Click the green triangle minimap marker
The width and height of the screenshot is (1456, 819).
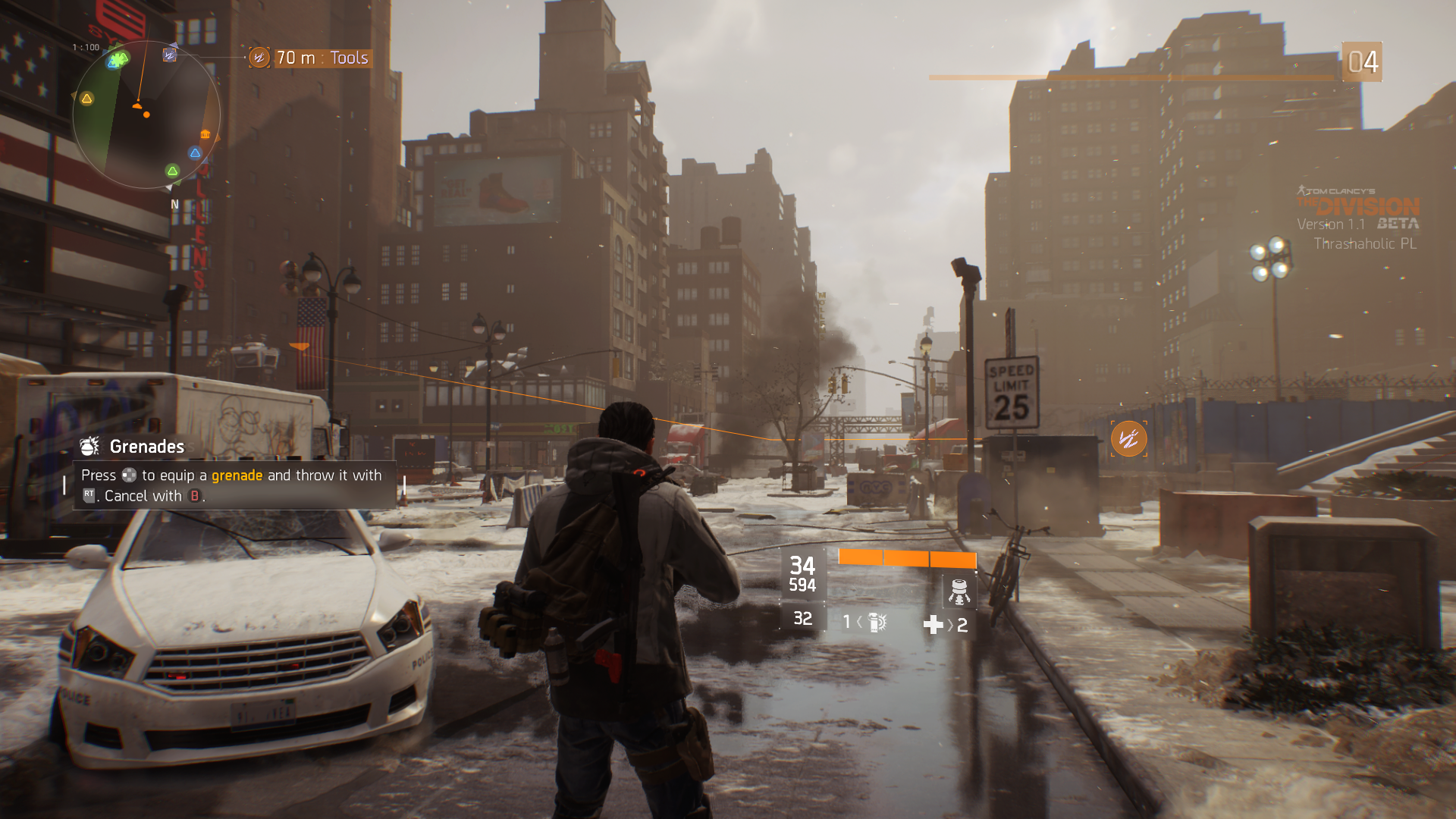point(172,171)
